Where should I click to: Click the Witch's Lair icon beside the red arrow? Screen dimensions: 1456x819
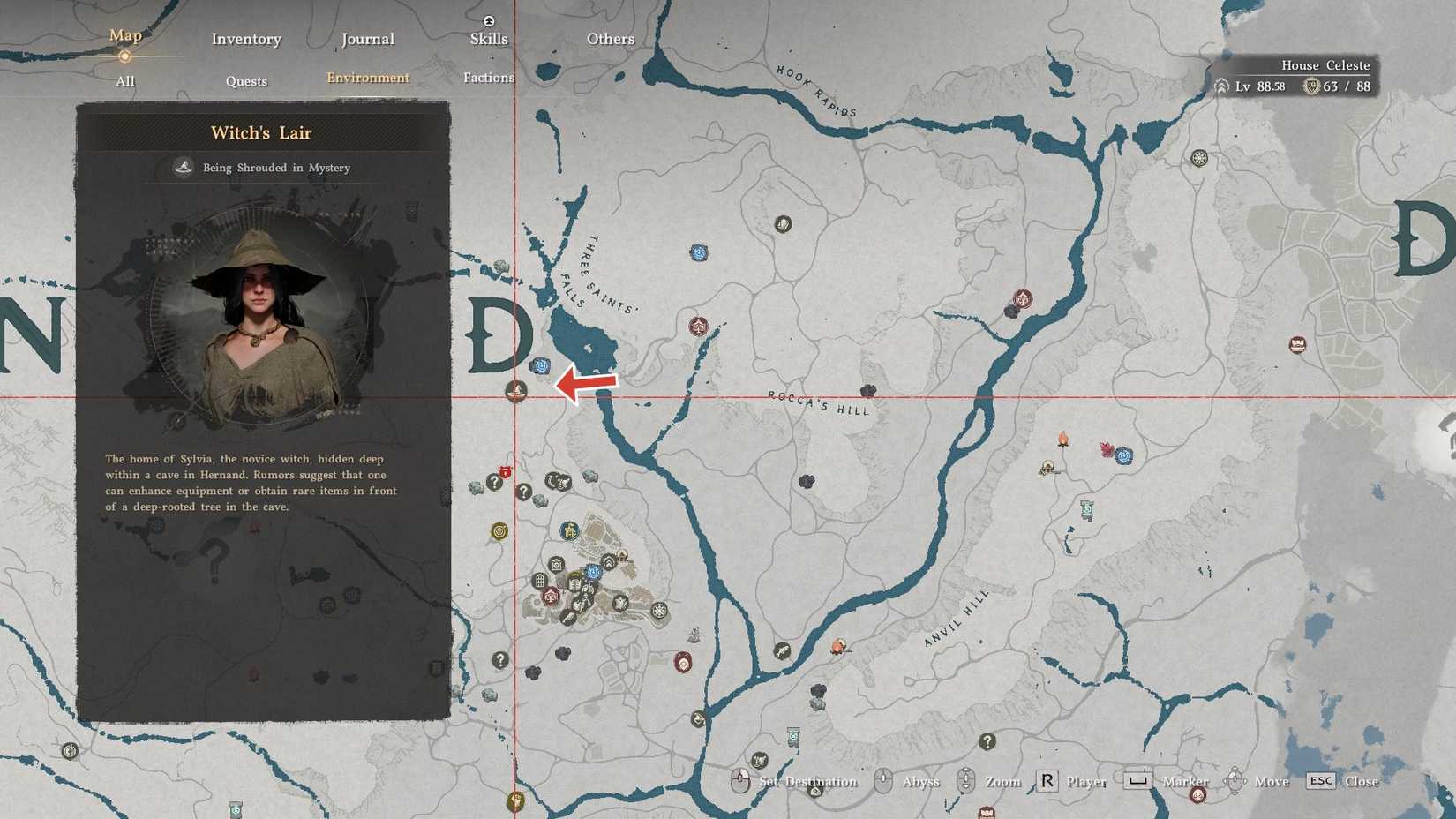click(515, 391)
